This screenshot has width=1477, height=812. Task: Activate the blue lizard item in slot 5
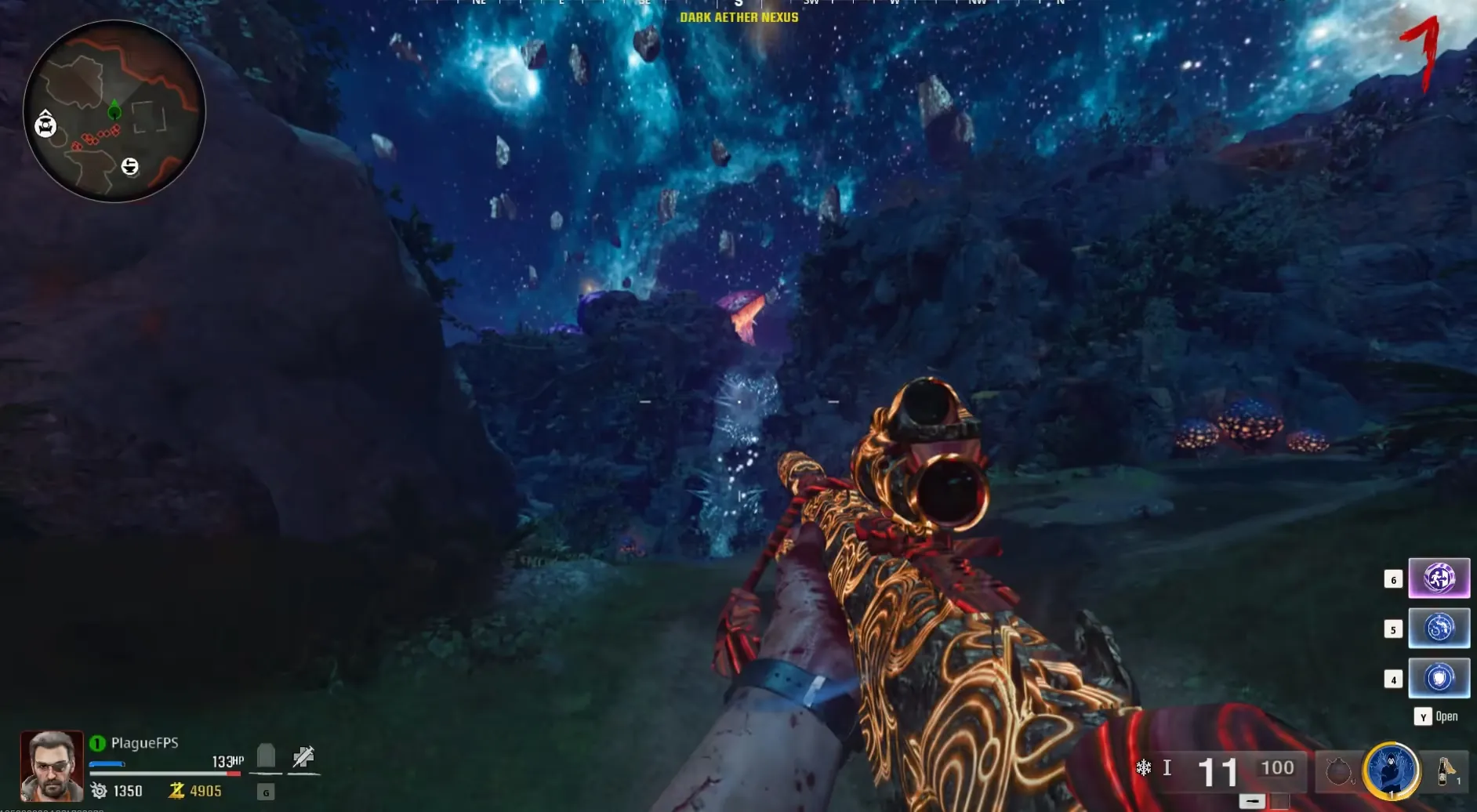coord(1439,629)
